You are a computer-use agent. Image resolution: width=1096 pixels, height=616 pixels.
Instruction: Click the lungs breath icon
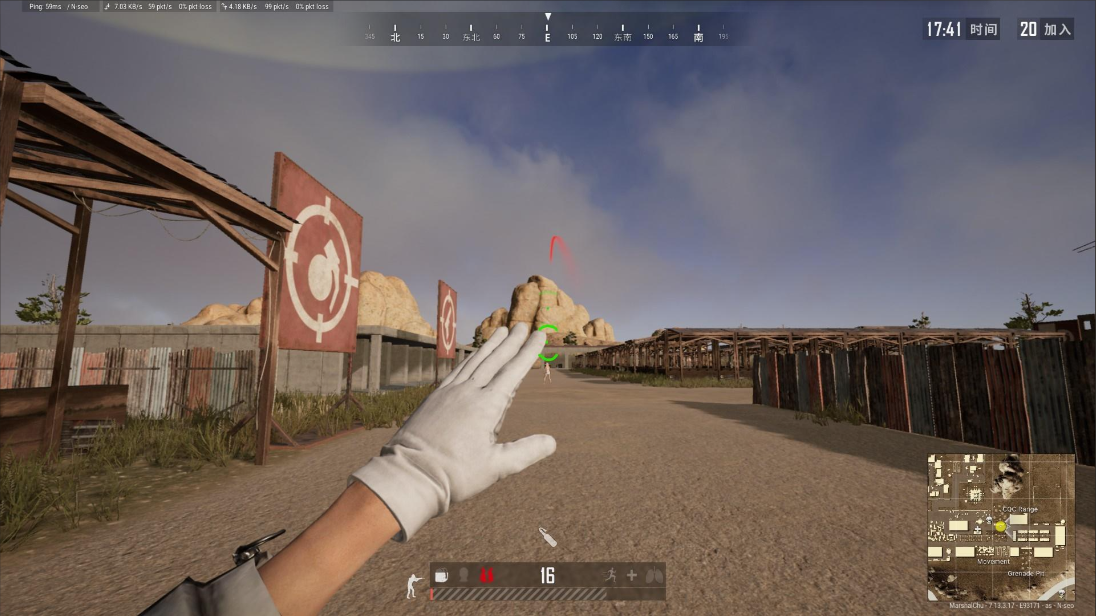coord(654,575)
